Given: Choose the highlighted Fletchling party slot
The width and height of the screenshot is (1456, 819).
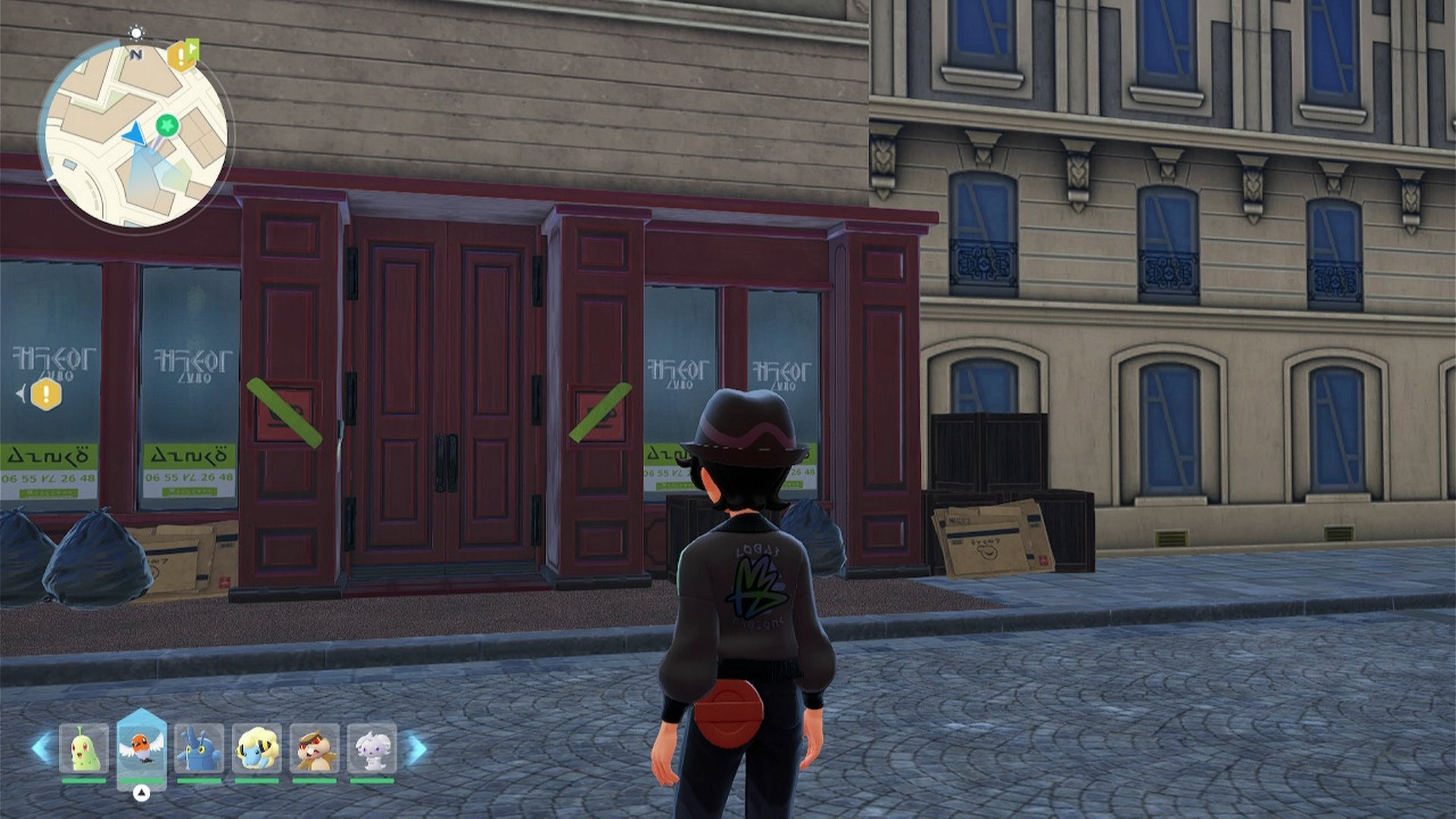Looking at the screenshot, I should coord(141,748).
